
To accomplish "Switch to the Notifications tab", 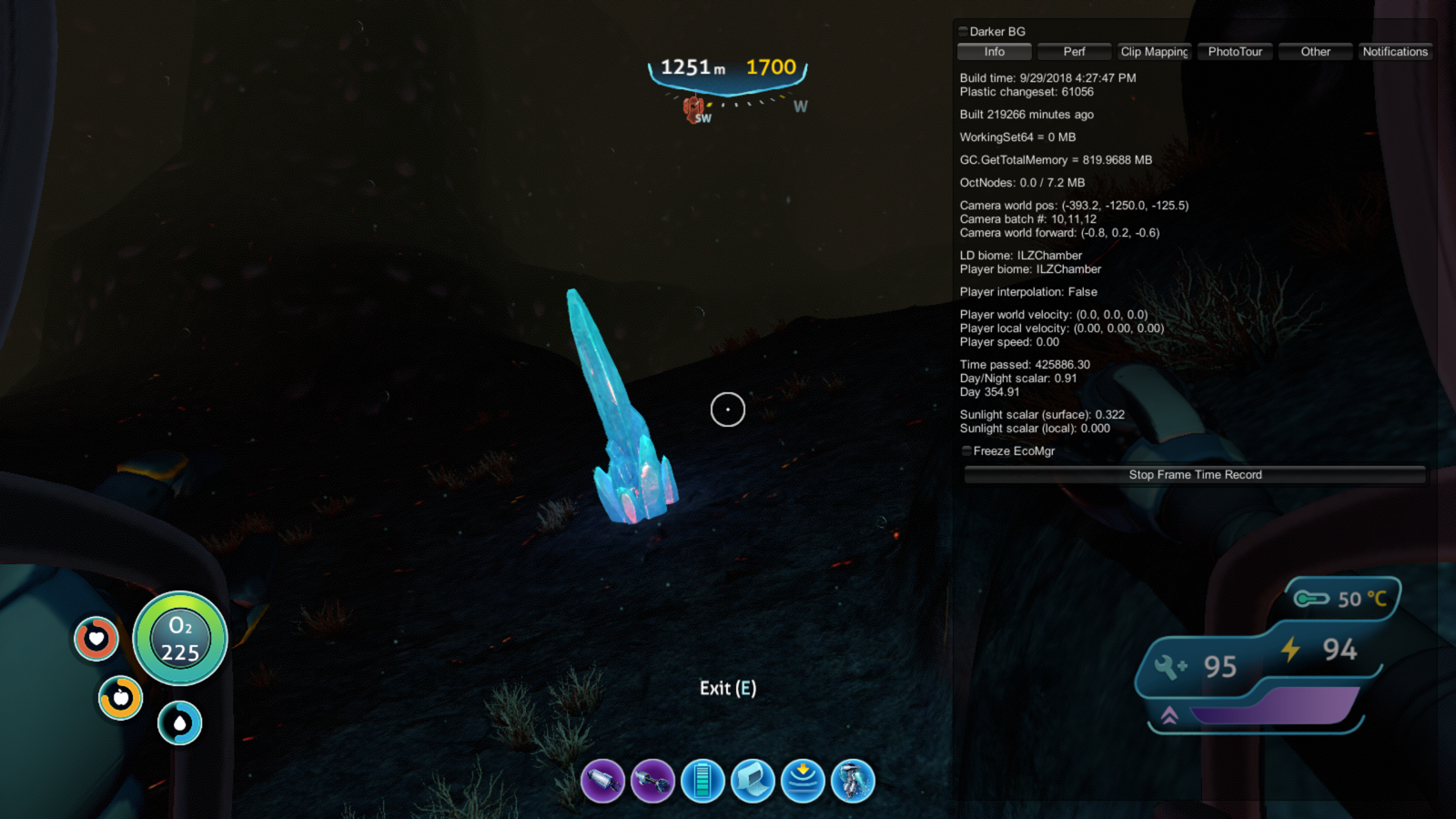I will [1395, 52].
